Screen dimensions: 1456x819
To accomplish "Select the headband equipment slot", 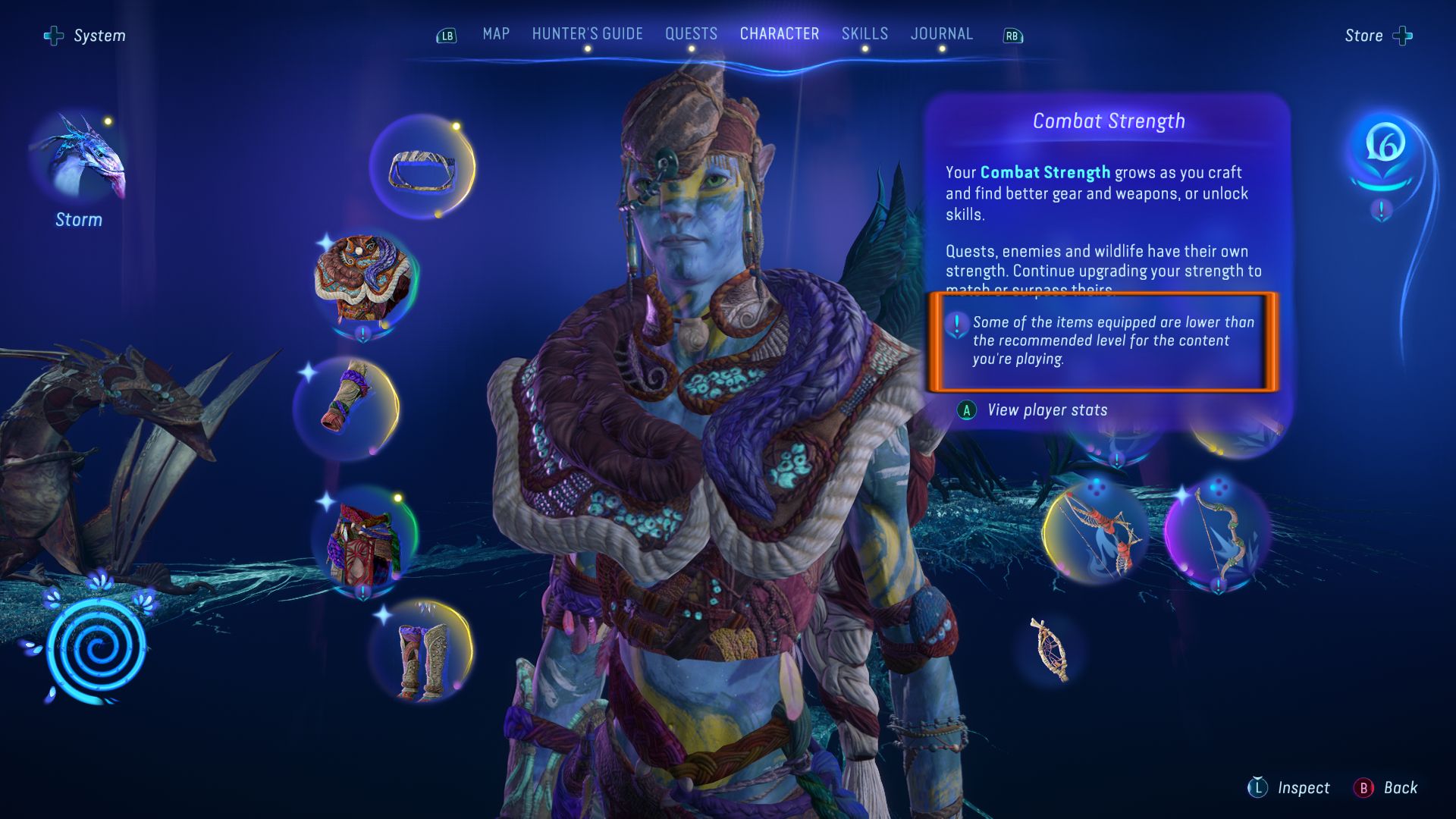I will point(422,168).
